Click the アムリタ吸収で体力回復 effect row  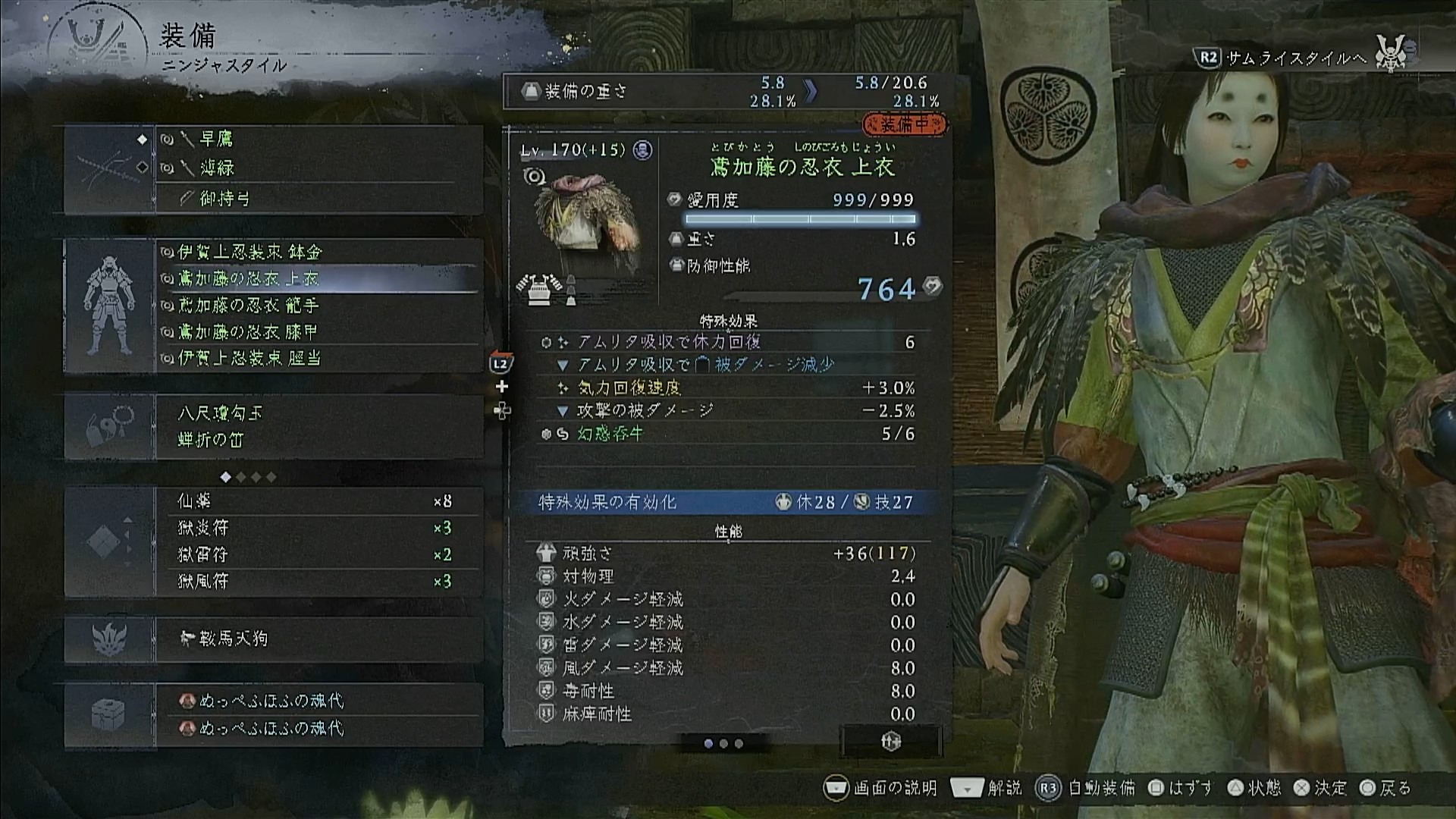[726, 342]
